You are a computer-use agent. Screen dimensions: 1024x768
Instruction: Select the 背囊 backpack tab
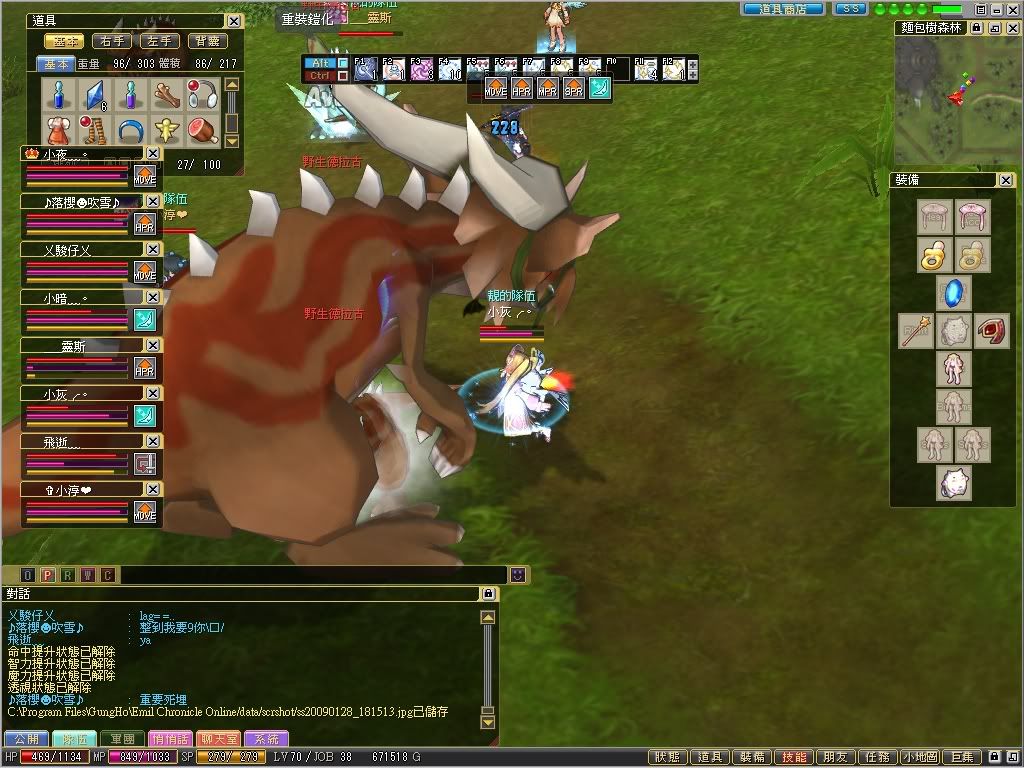[209, 42]
